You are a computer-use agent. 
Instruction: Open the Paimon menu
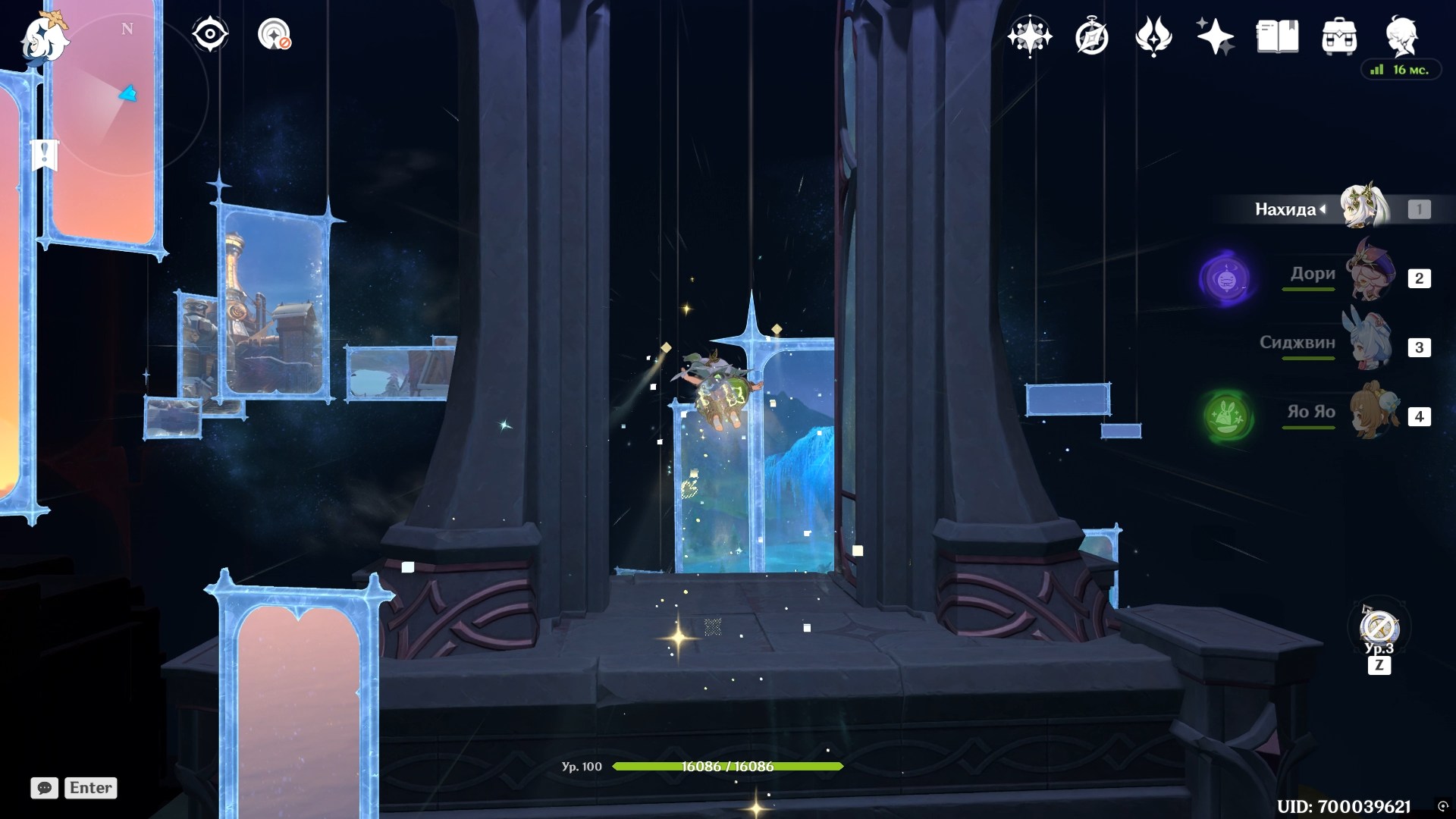[x=44, y=39]
